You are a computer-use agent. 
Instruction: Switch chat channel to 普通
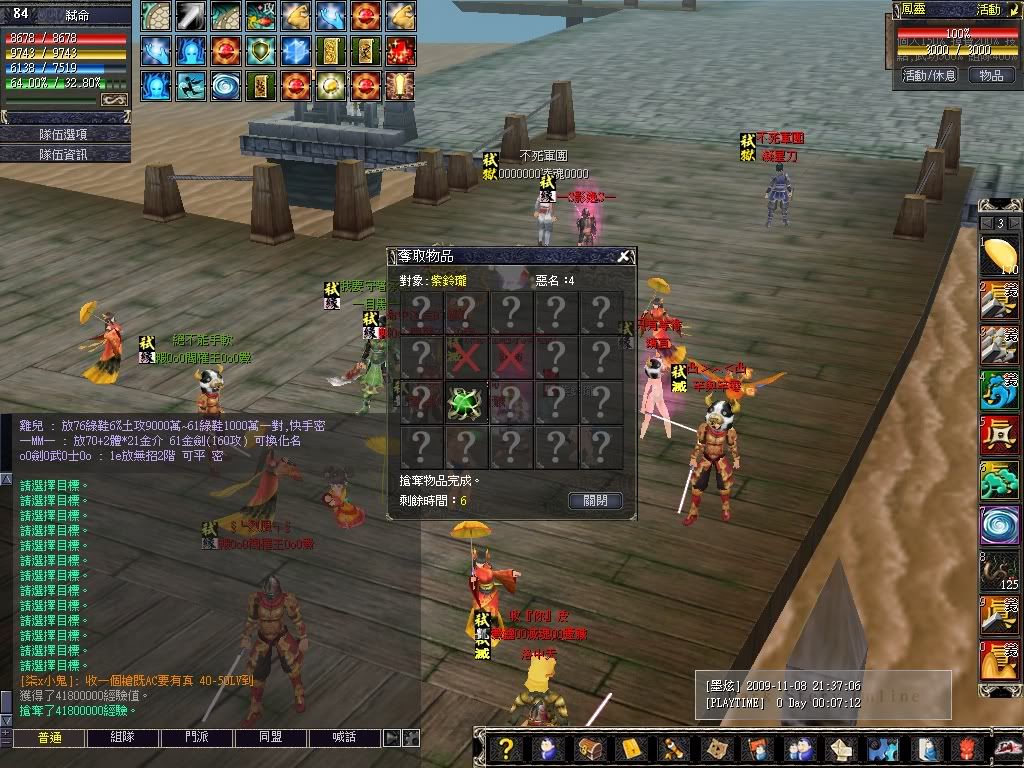(49, 738)
